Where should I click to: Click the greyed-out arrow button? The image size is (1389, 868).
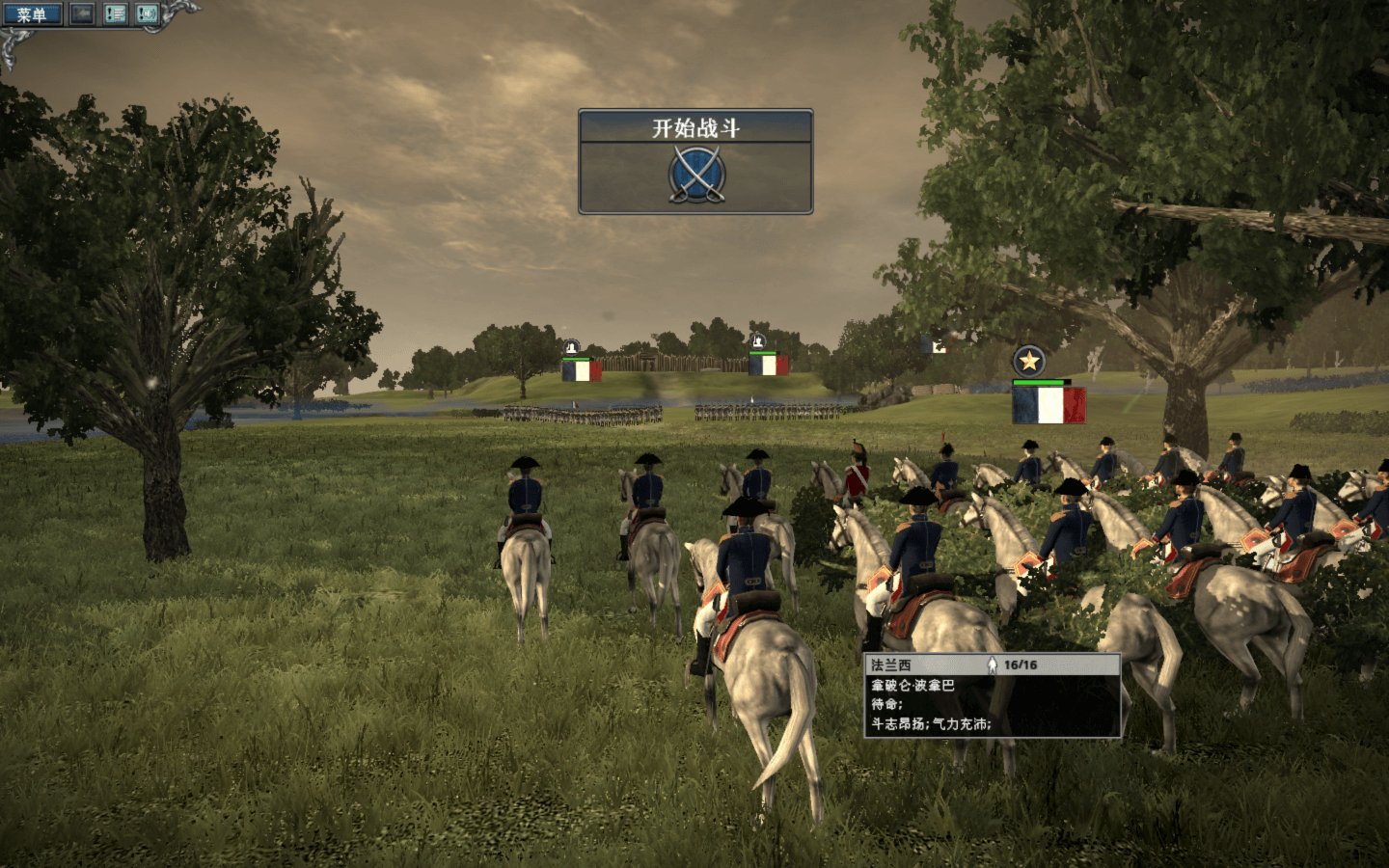coord(82,14)
